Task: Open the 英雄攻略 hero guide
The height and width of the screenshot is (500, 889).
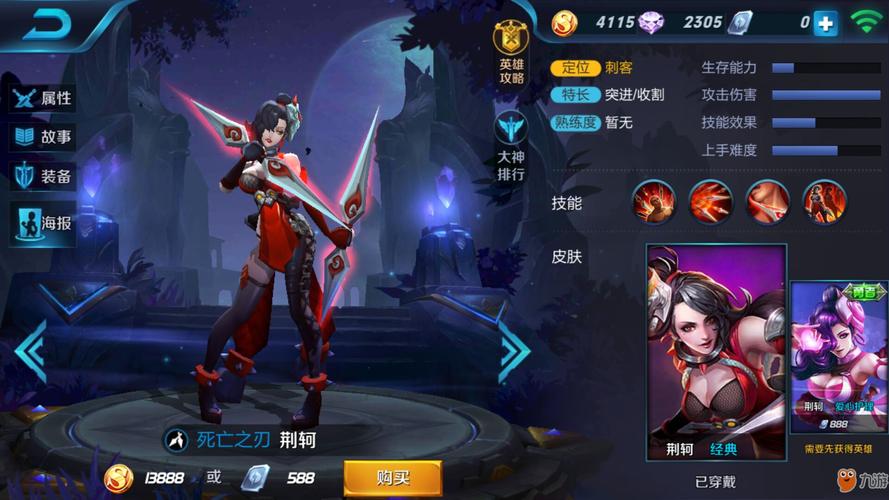Action: pyautogui.click(x=511, y=54)
